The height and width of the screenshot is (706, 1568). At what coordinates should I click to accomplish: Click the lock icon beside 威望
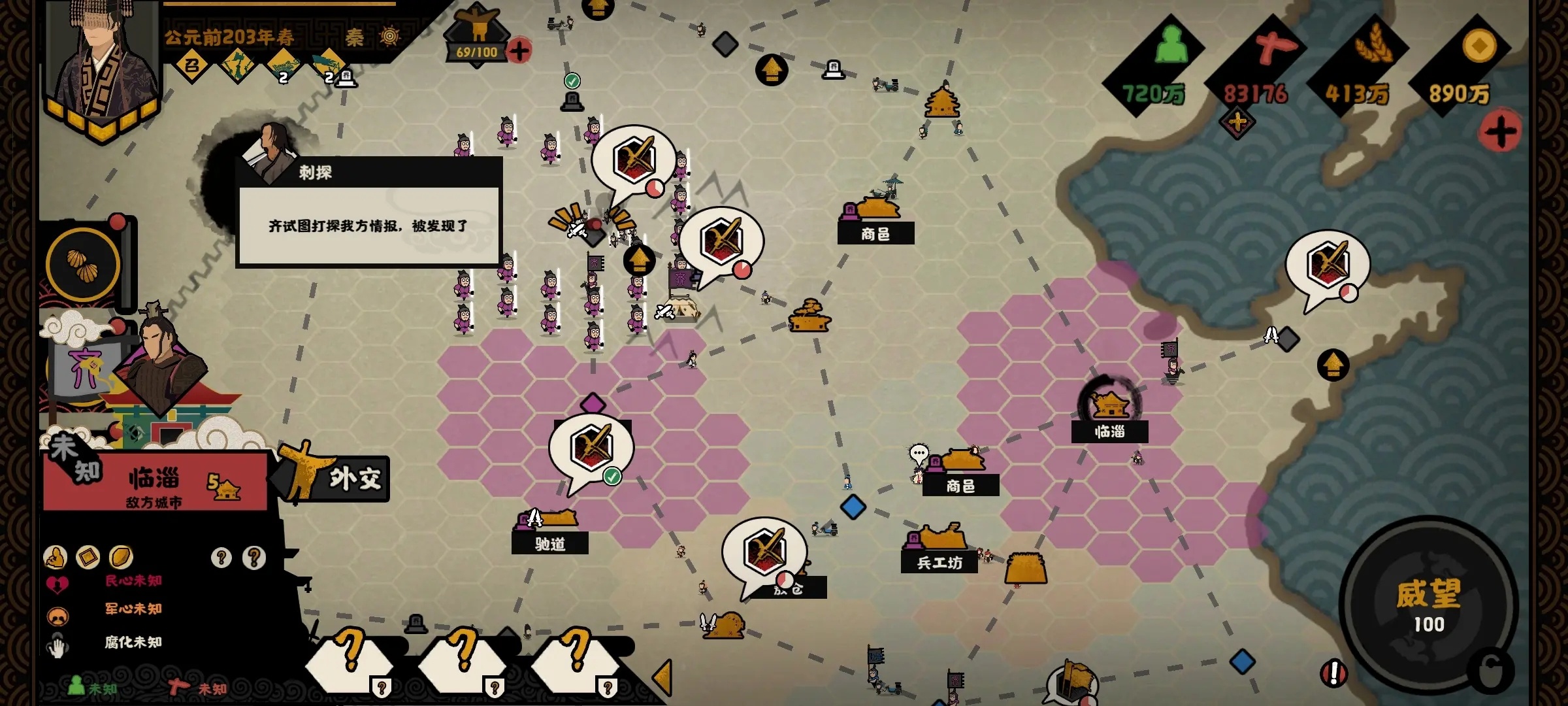(x=1491, y=671)
